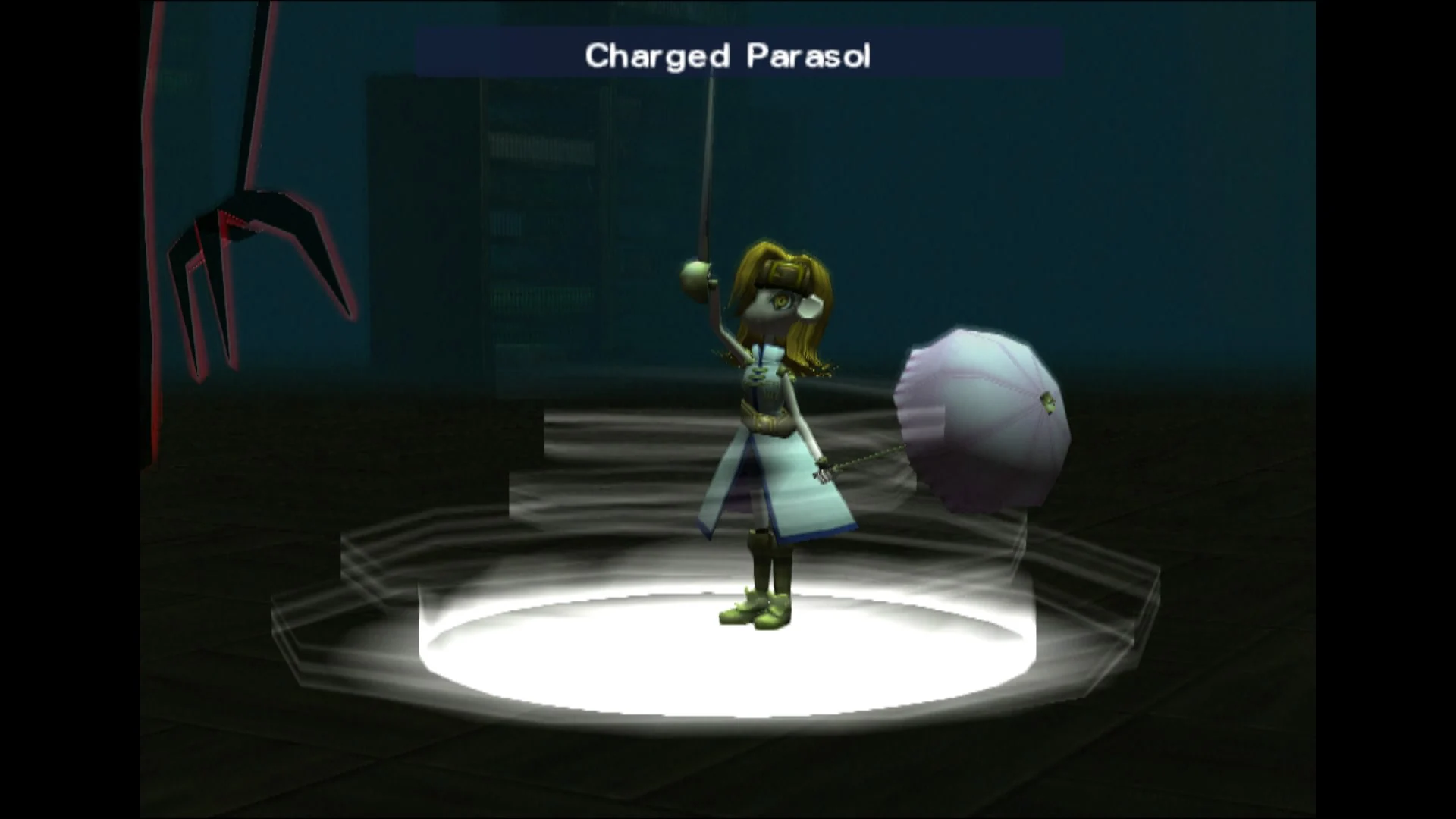Click the banner strip at the top

[x=531, y=52]
